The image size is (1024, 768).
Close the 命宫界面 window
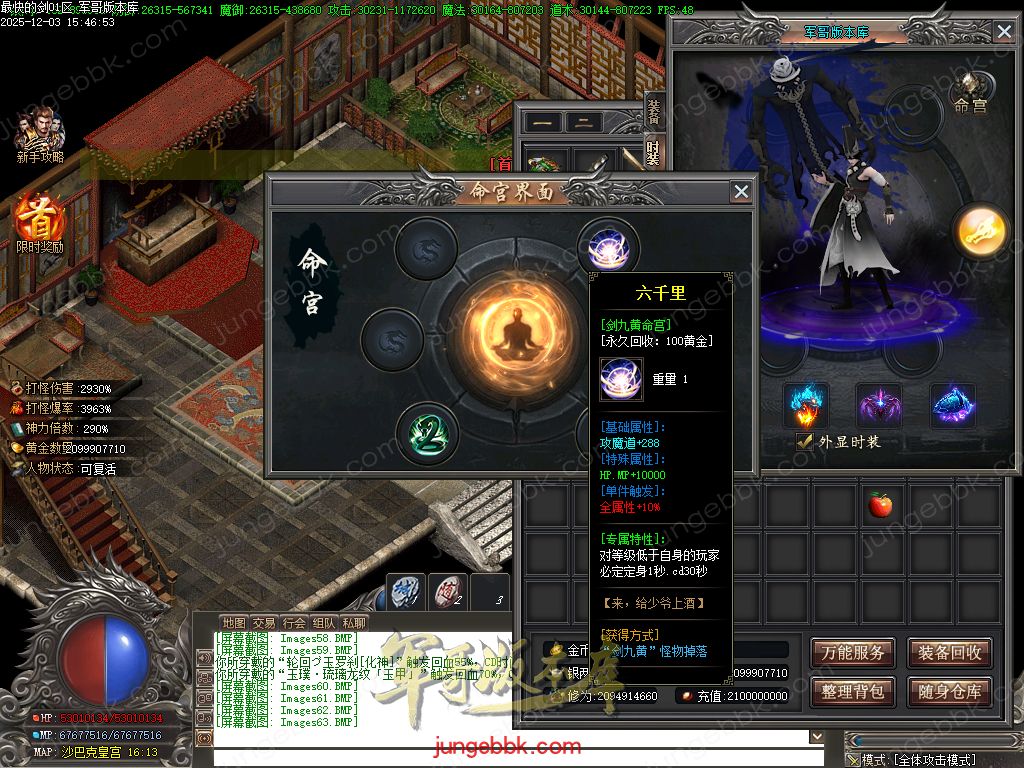pyautogui.click(x=741, y=191)
